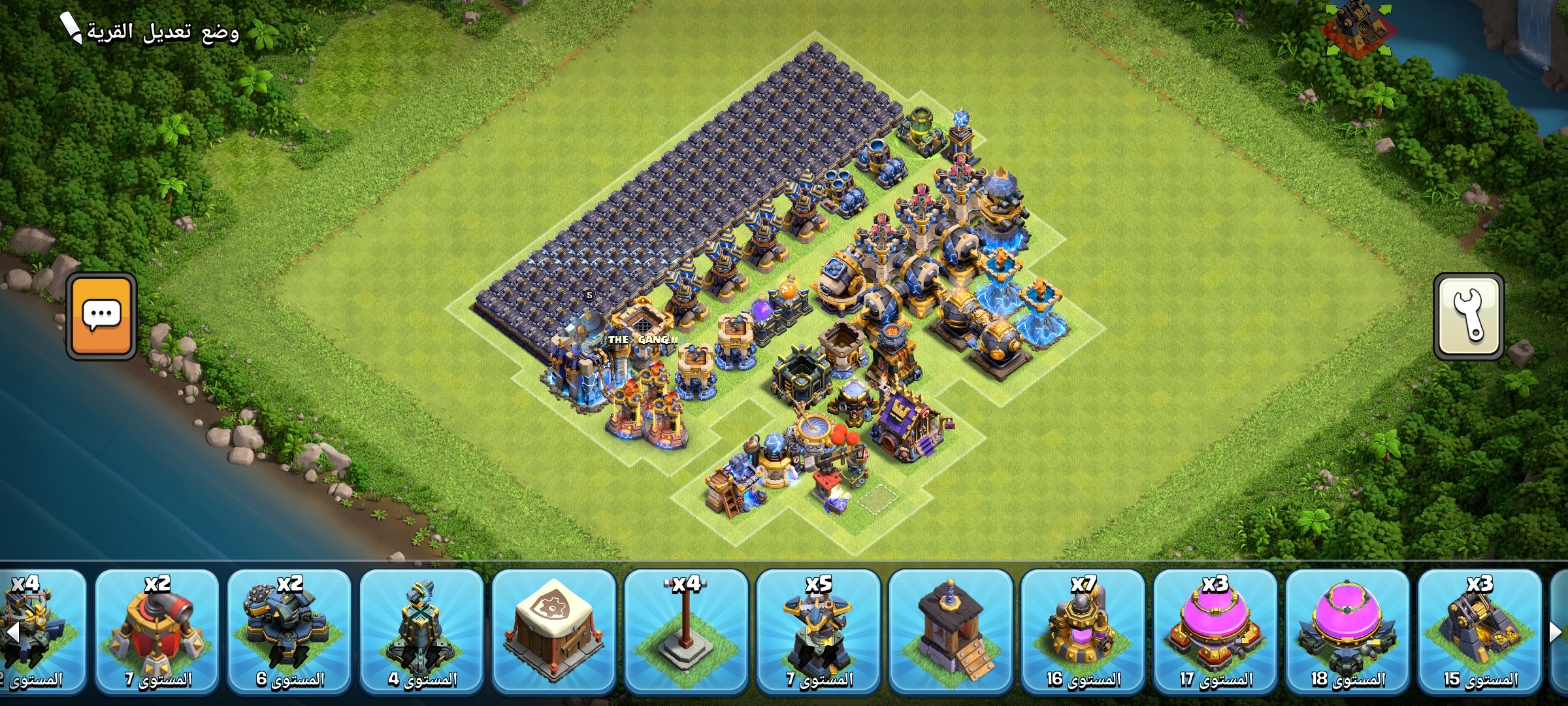This screenshot has height=706, width=1568.
Task: Choose the builder's hut tray slot
Action: [x=951, y=631]
